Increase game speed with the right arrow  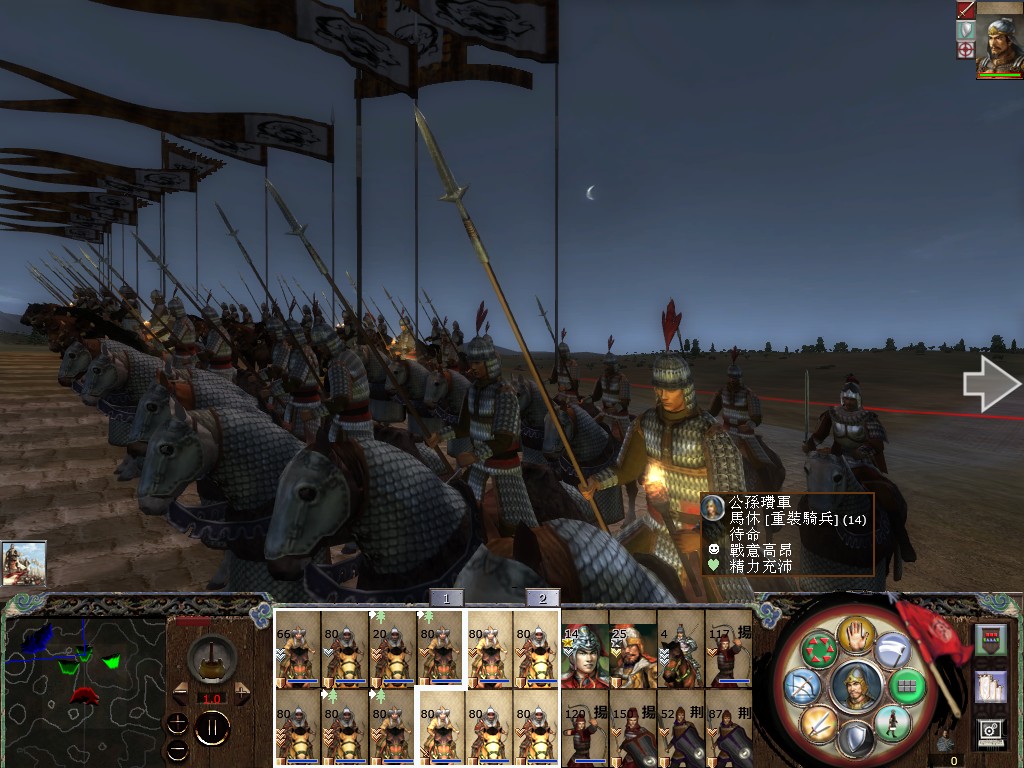[242, 693]
